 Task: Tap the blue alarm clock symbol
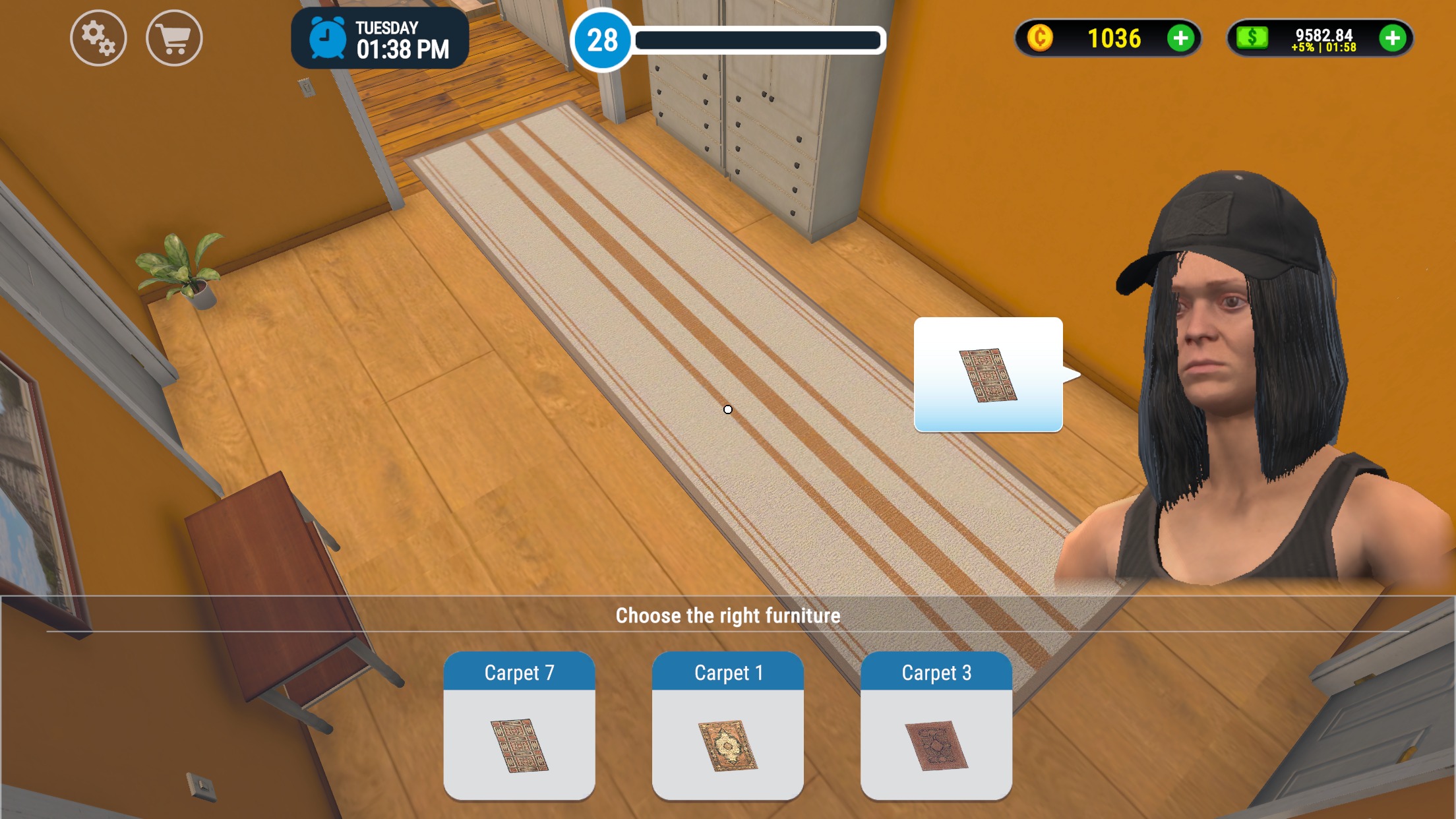pos(327,40)
